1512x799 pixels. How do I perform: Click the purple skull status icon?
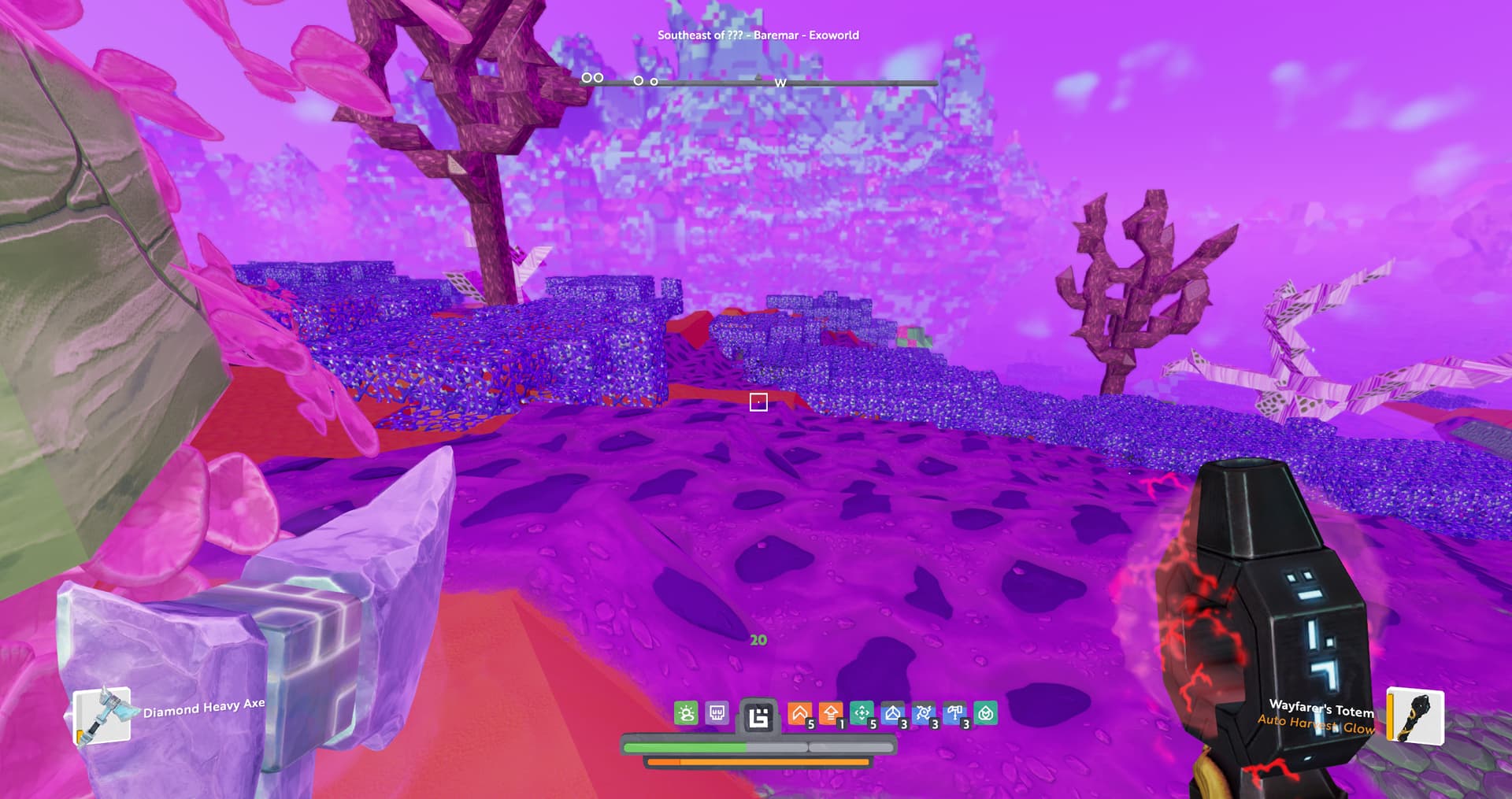(717, 713)
